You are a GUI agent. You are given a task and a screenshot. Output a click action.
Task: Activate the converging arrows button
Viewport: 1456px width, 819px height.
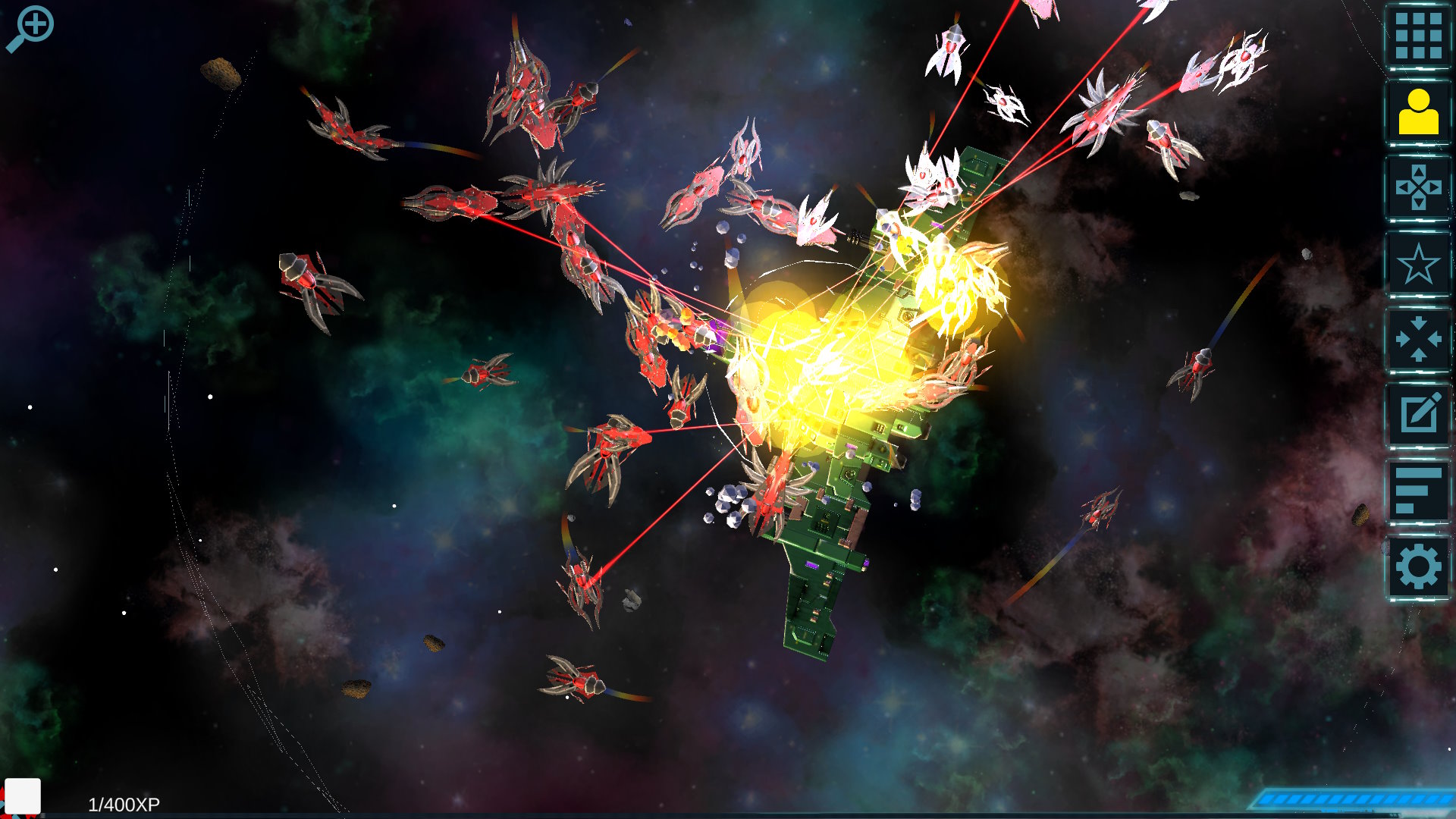tap(1417, 339)
